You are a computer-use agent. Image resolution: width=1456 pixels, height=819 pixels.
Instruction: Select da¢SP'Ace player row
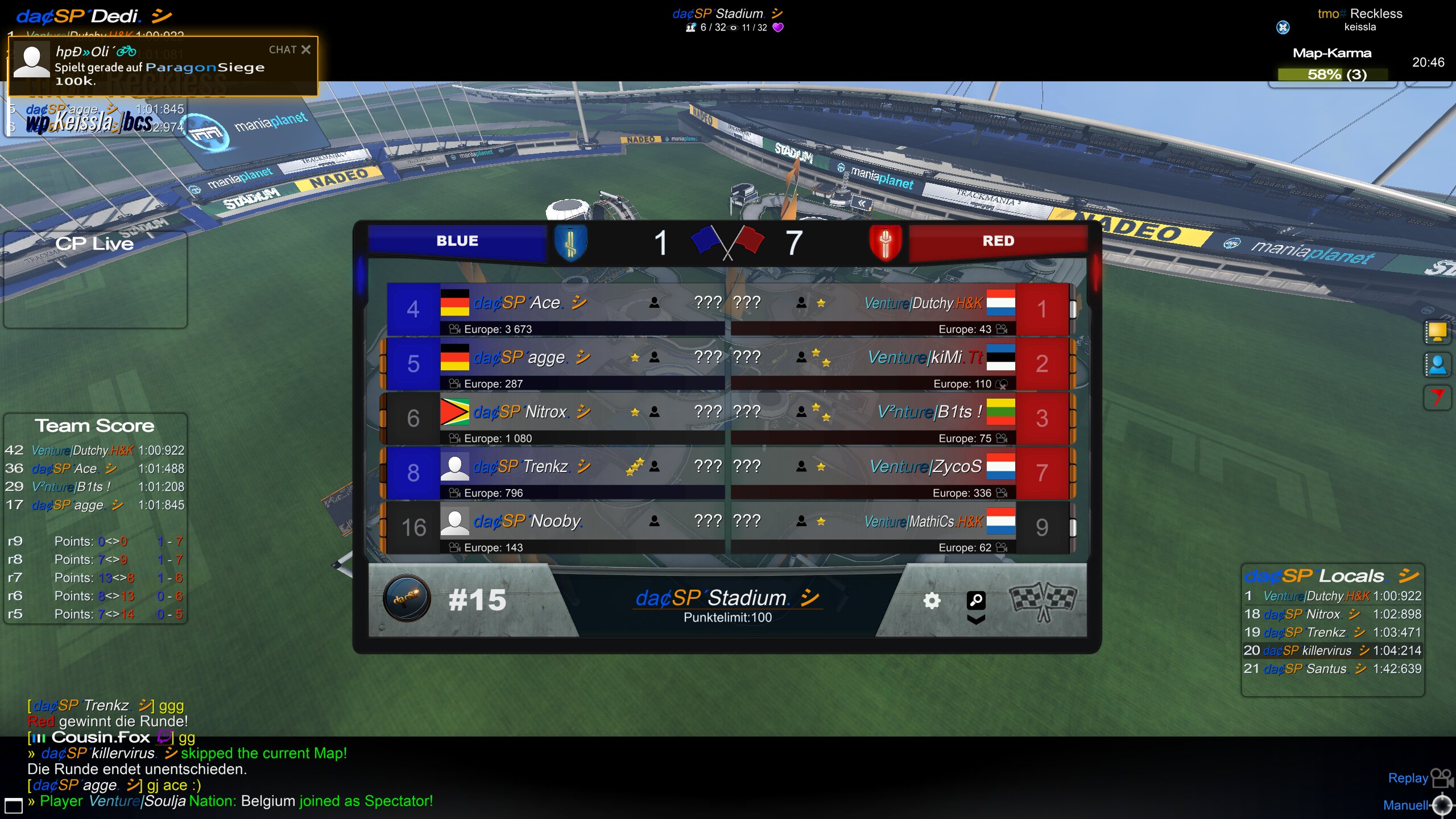556,309
